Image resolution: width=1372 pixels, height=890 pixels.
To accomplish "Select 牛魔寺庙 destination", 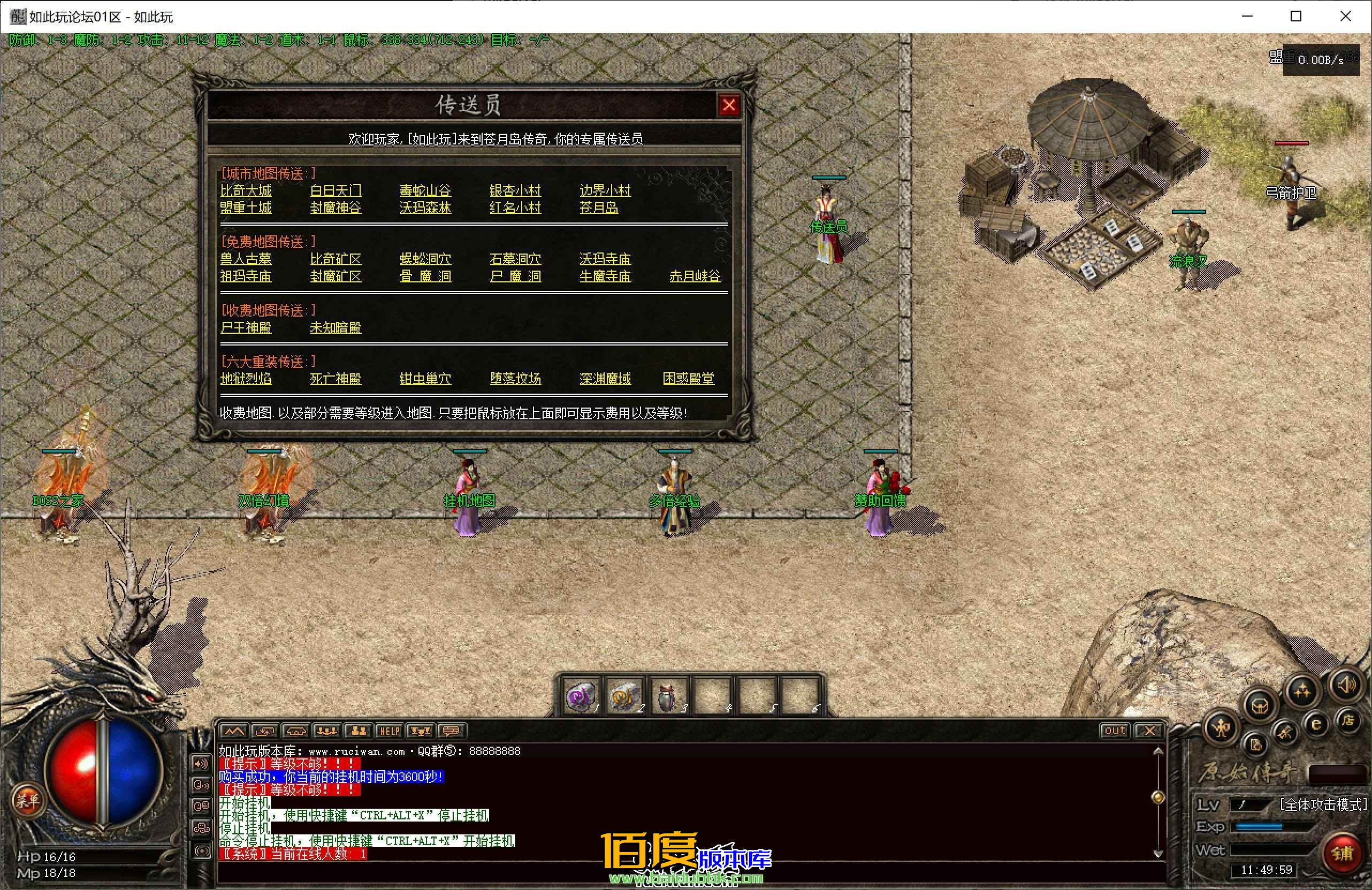I will (x=605, y=277).
